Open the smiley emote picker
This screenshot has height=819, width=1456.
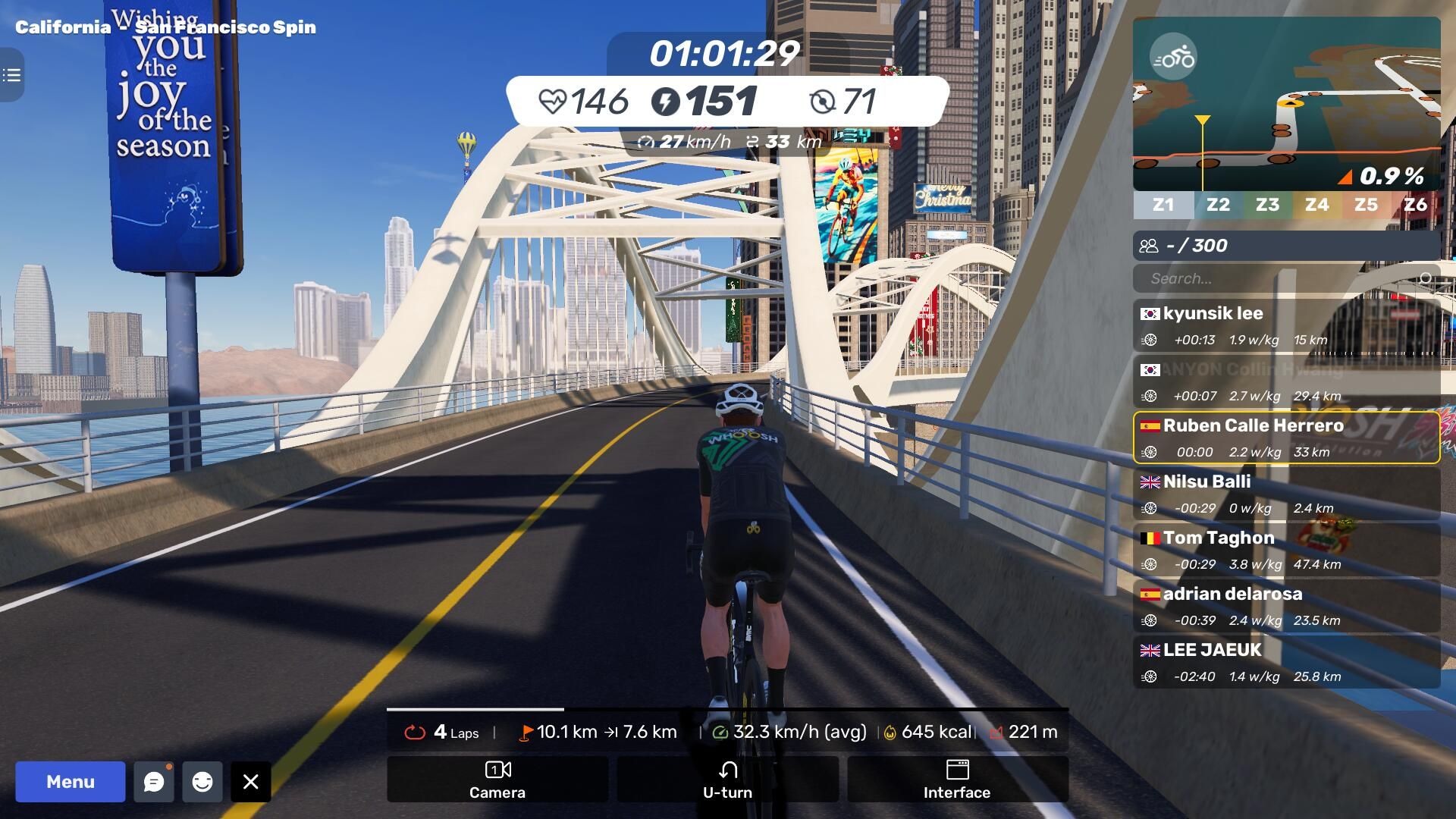coord(202,782)
